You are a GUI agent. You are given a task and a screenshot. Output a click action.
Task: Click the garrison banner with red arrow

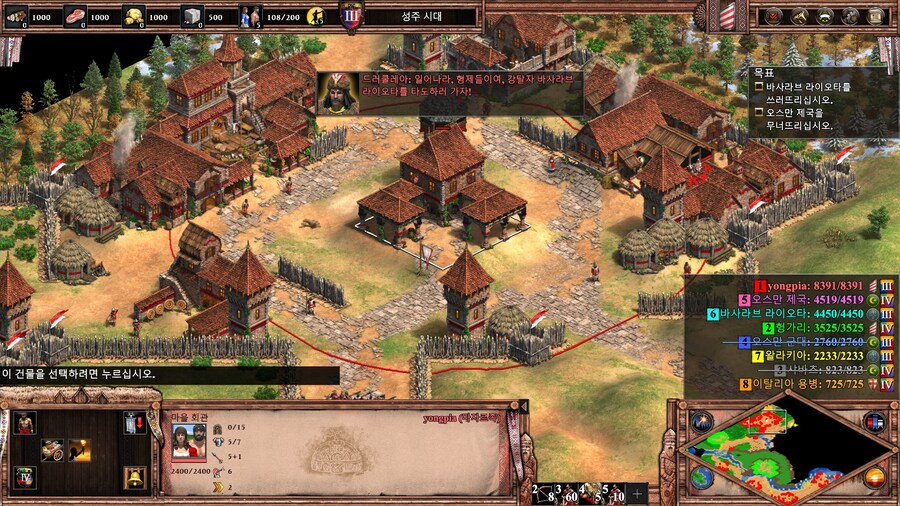pos(135,423)
